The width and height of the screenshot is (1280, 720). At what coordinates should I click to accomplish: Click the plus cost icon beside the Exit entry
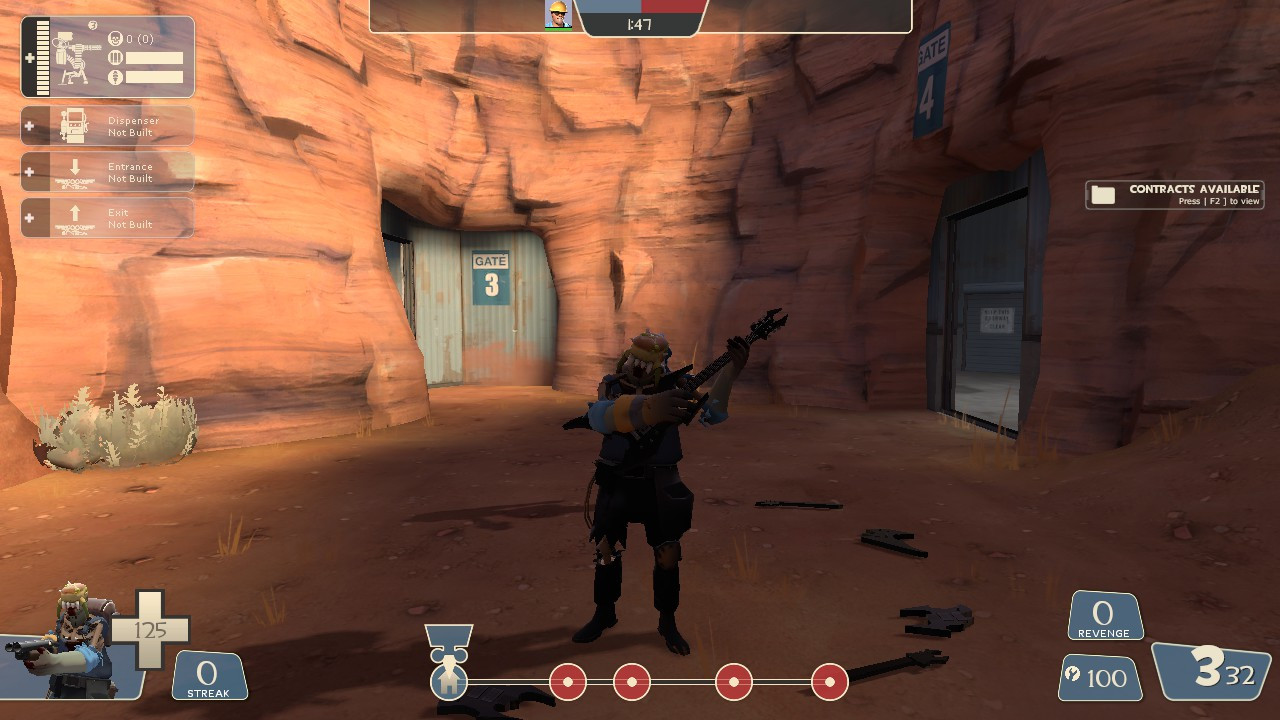coord(27,217)
